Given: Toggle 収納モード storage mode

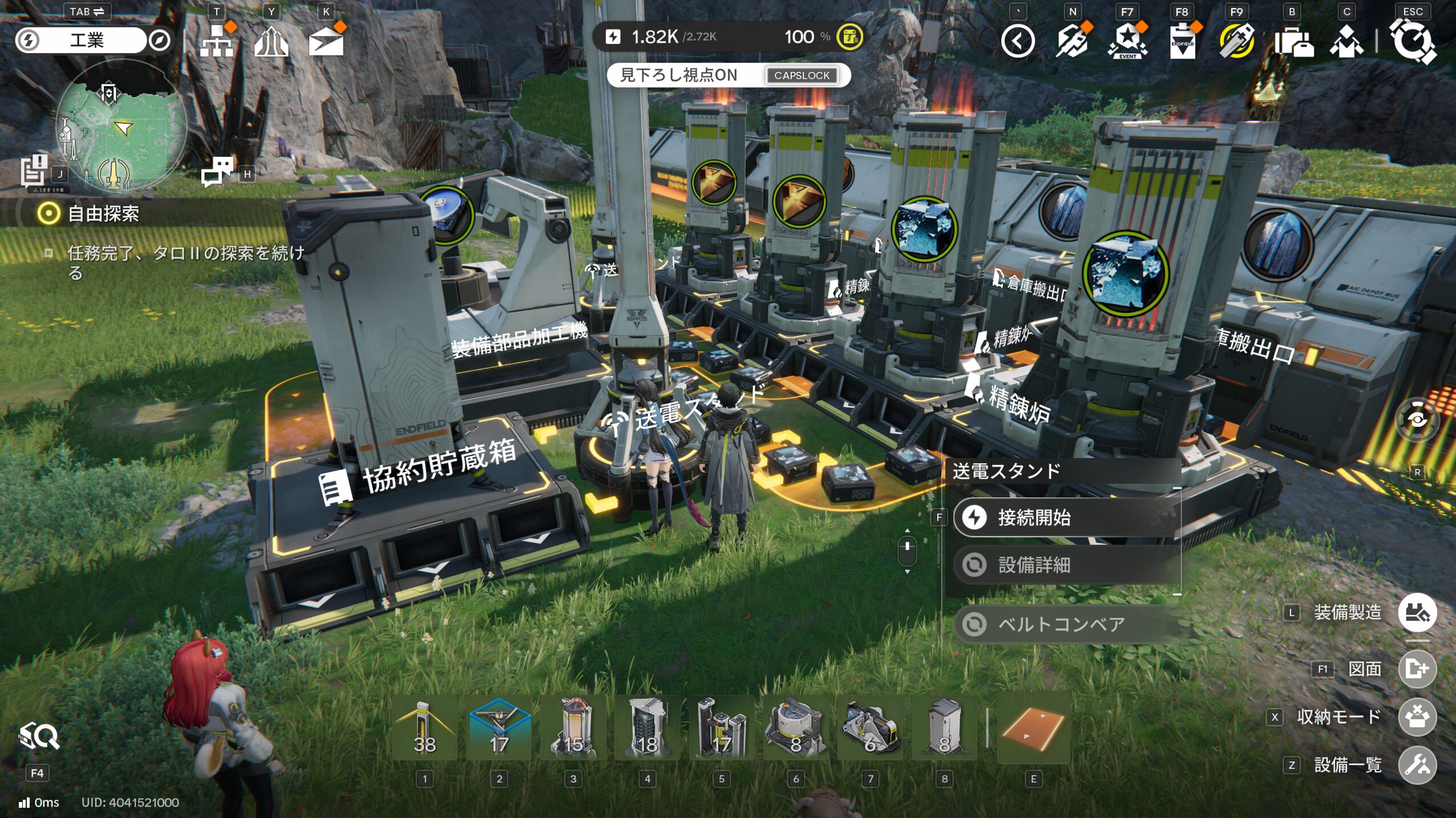Looking at the screenshot, I should 1417,716.
